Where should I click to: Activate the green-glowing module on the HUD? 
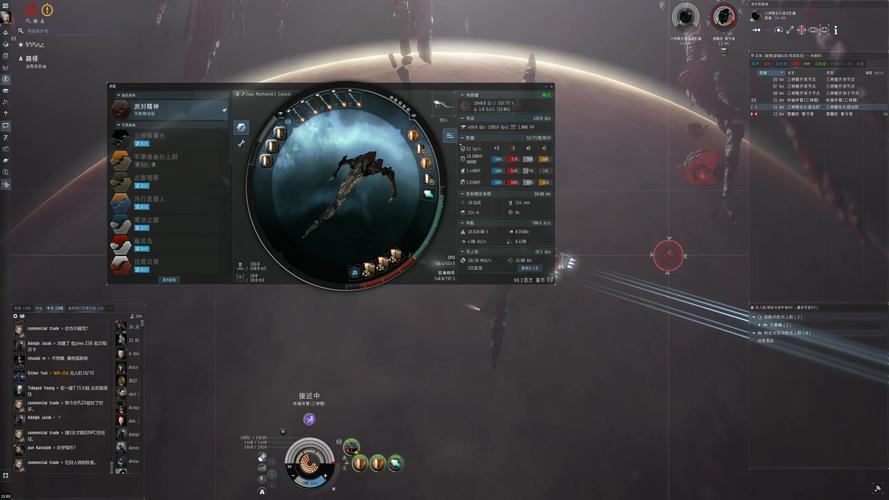pyautogui.click(x=351, y=447)
